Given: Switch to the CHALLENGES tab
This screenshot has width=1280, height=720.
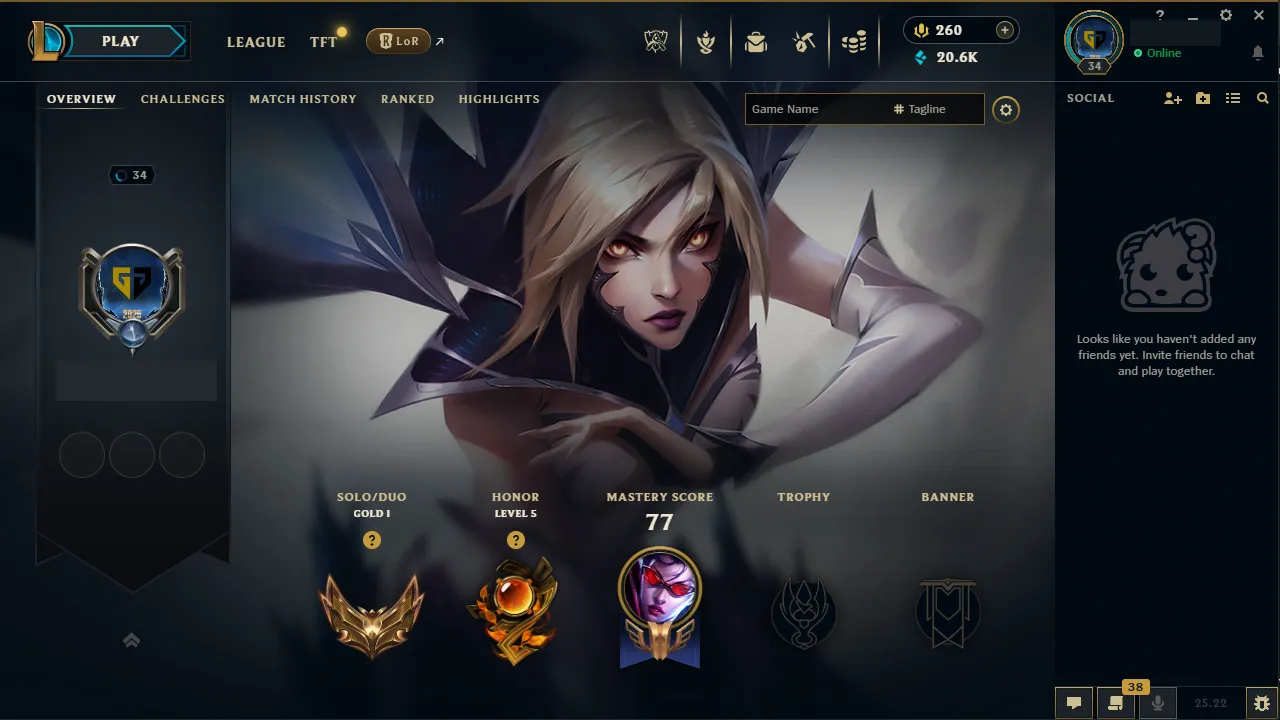Looking at the screenshot, I should (x=182, y=99).
